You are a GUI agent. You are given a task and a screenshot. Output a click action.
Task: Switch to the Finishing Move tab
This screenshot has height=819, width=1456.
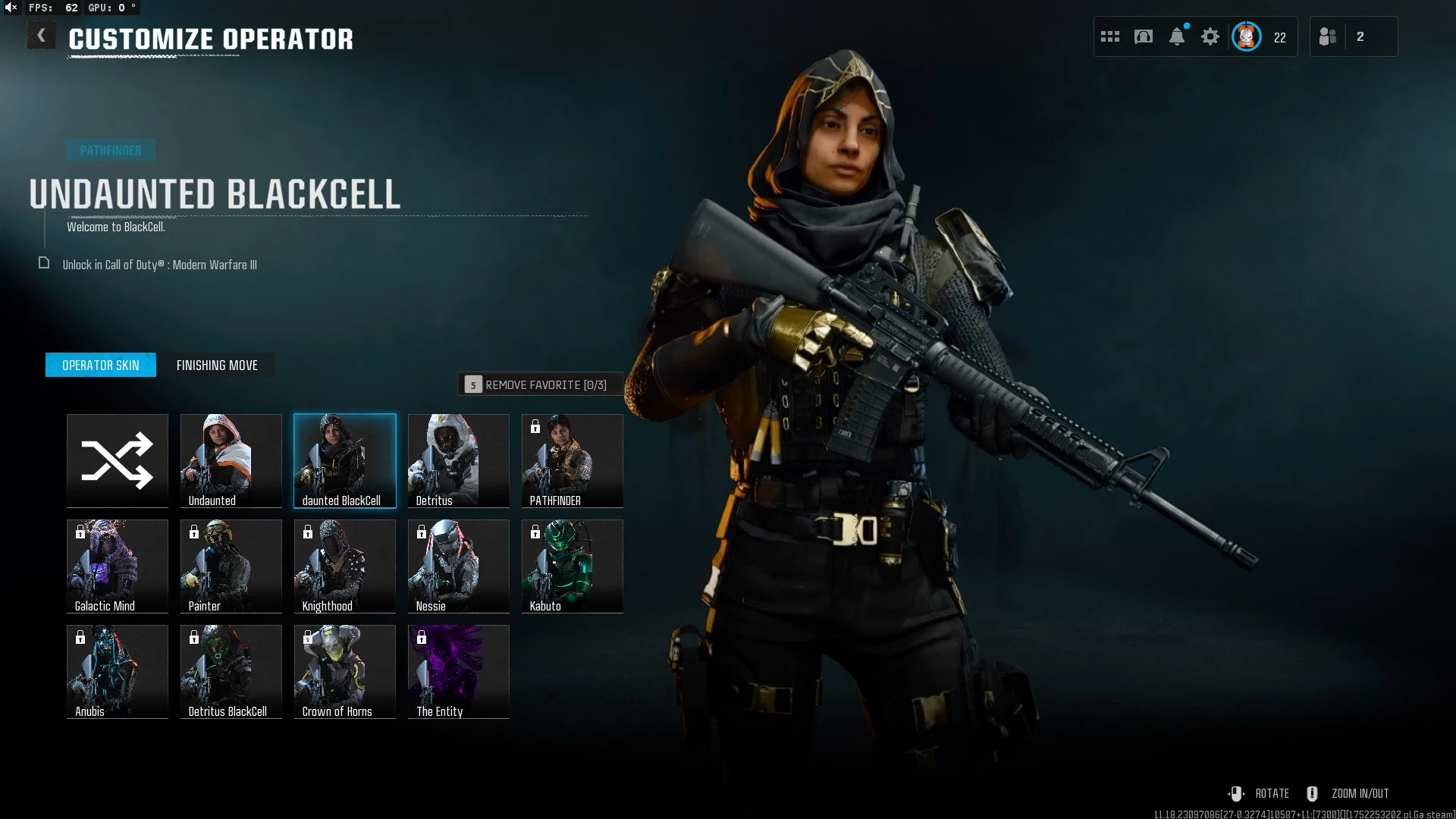coord(217,366)
